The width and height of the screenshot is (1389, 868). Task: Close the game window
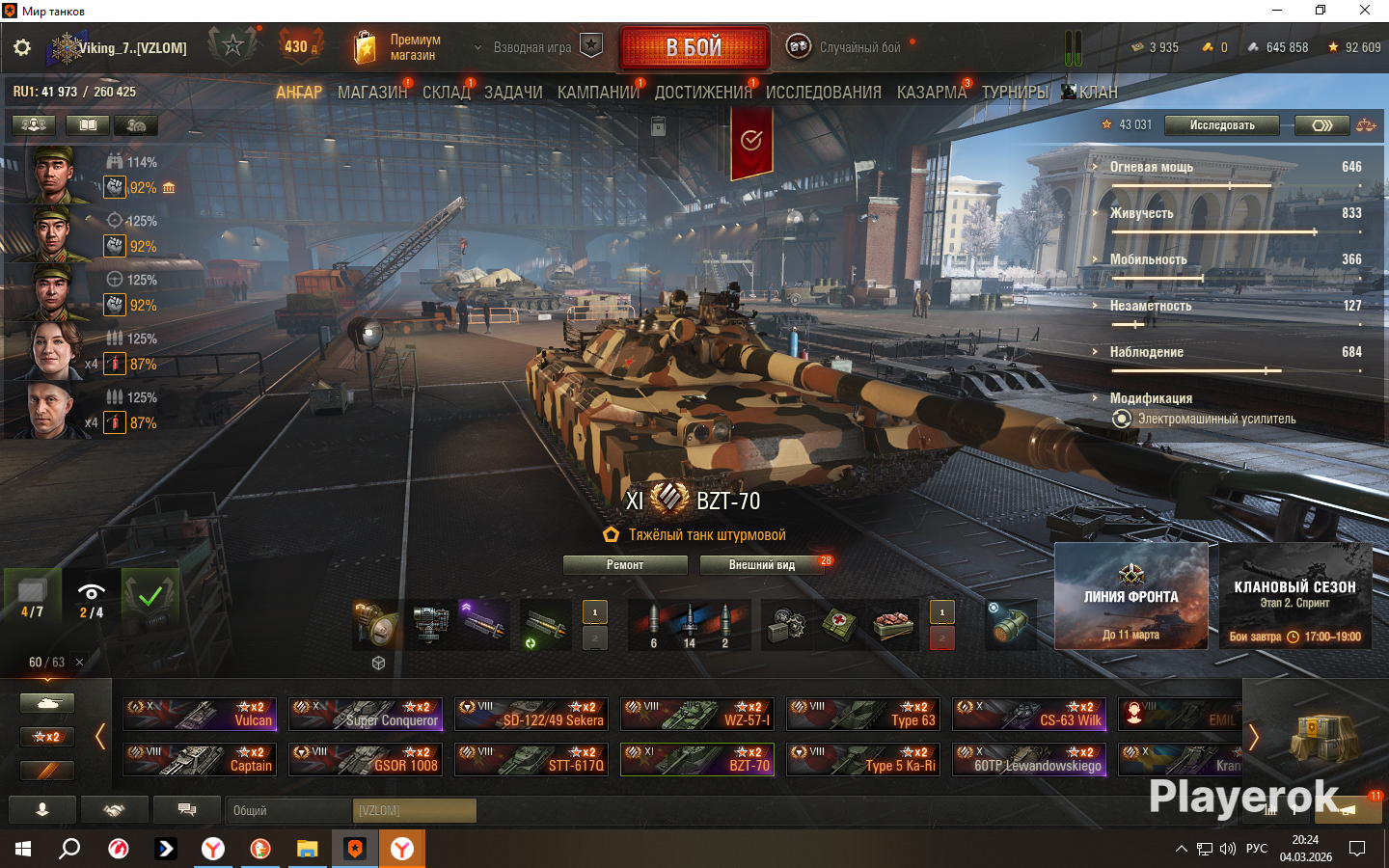click(x=1365, y=11)
